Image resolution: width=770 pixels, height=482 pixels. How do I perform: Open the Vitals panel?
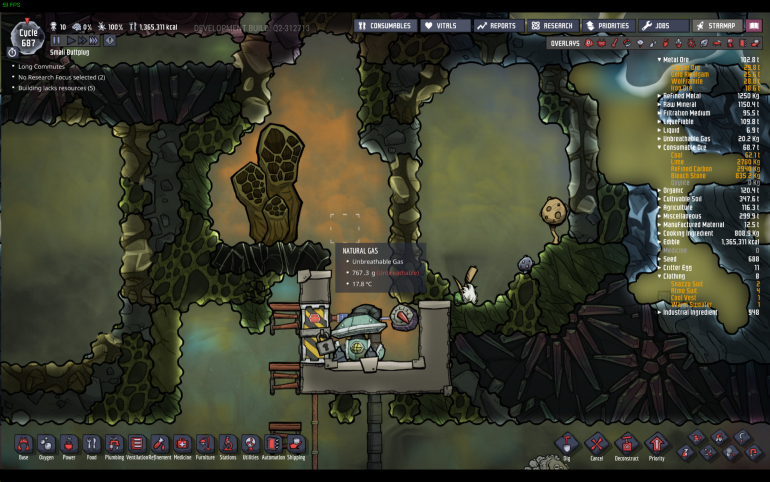coord(445,26)
